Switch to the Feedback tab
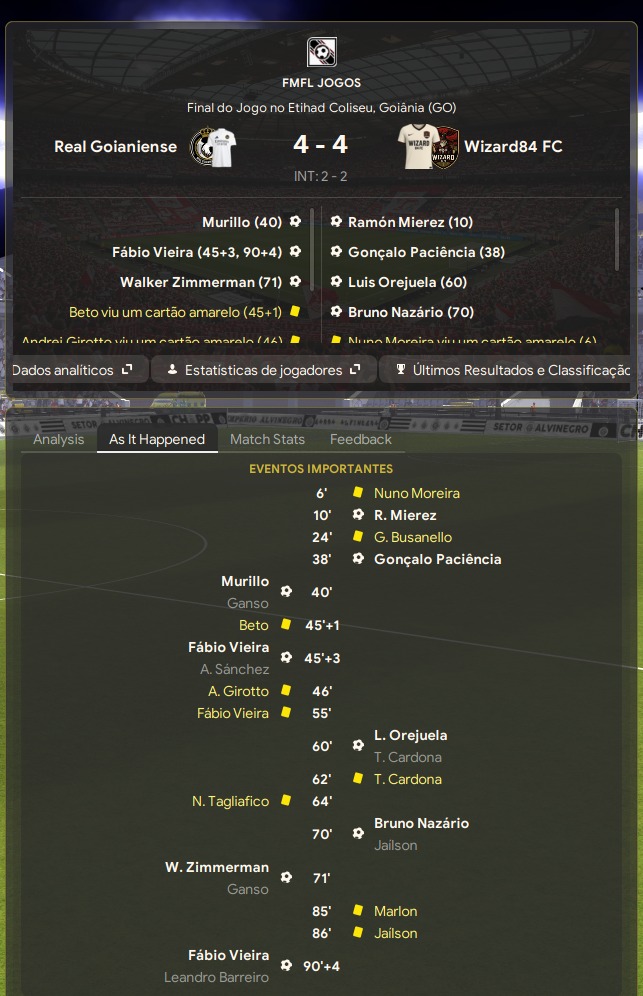Image resolution: width=643 pixels, height=996 pixels. (361, 439)
